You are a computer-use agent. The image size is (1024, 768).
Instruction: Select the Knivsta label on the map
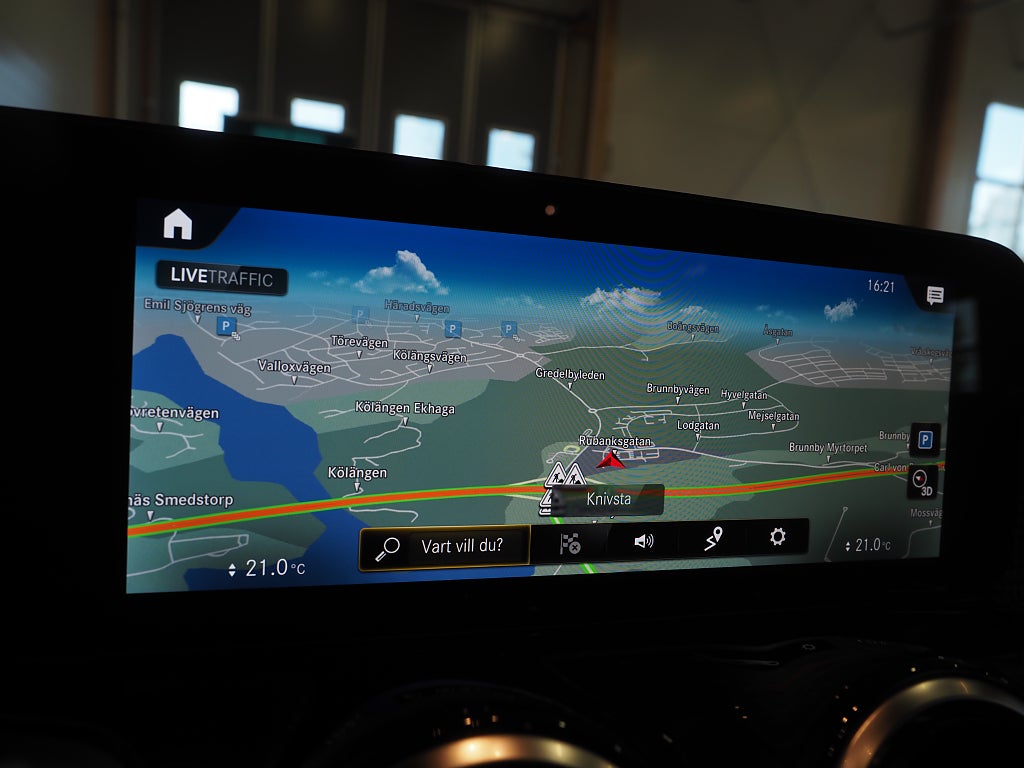[609, 498]
